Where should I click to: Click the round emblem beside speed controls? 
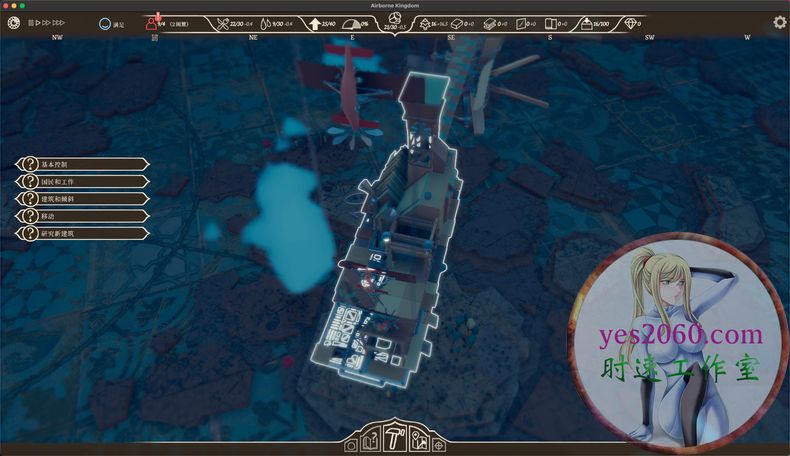pos(14,22)
